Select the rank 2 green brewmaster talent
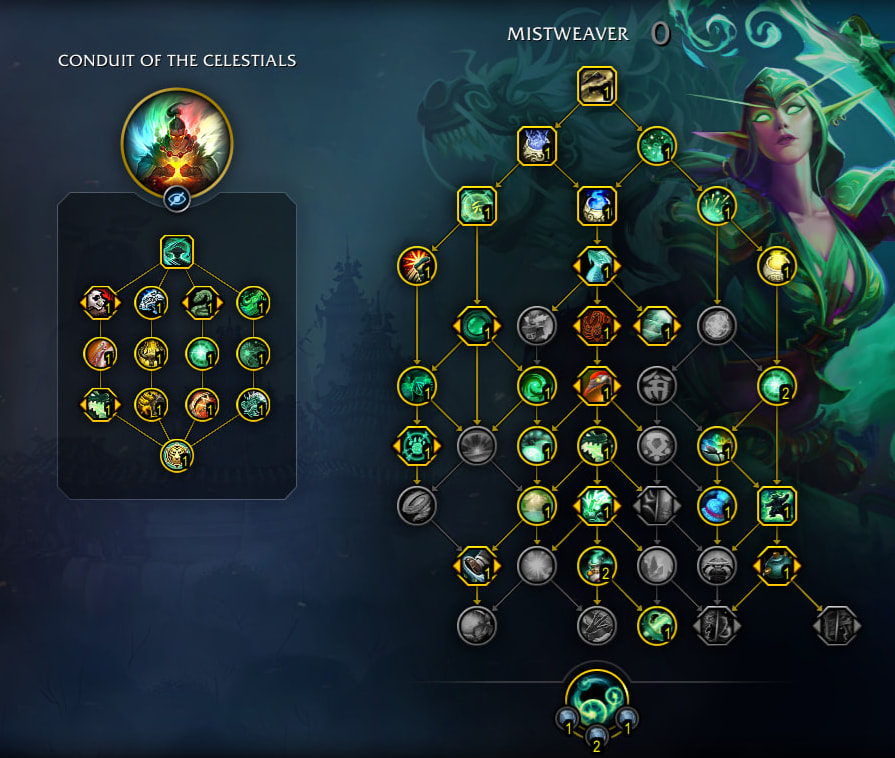 [x=597, y=566]
